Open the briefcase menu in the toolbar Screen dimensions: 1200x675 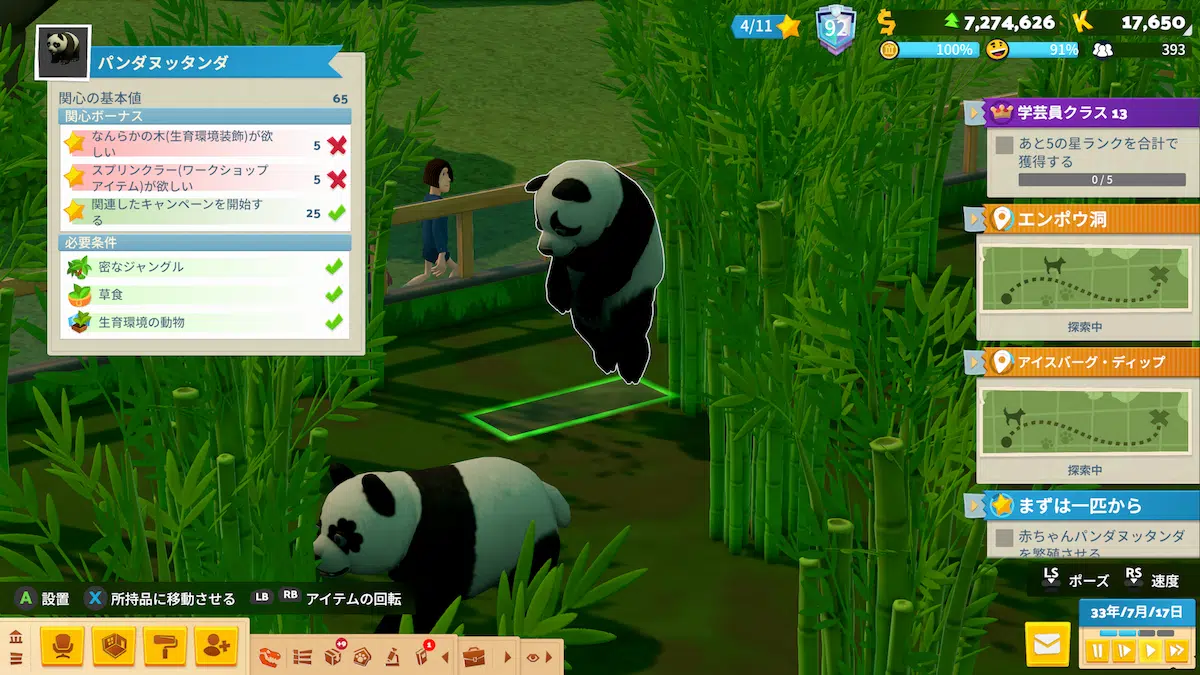coord(474,657)
